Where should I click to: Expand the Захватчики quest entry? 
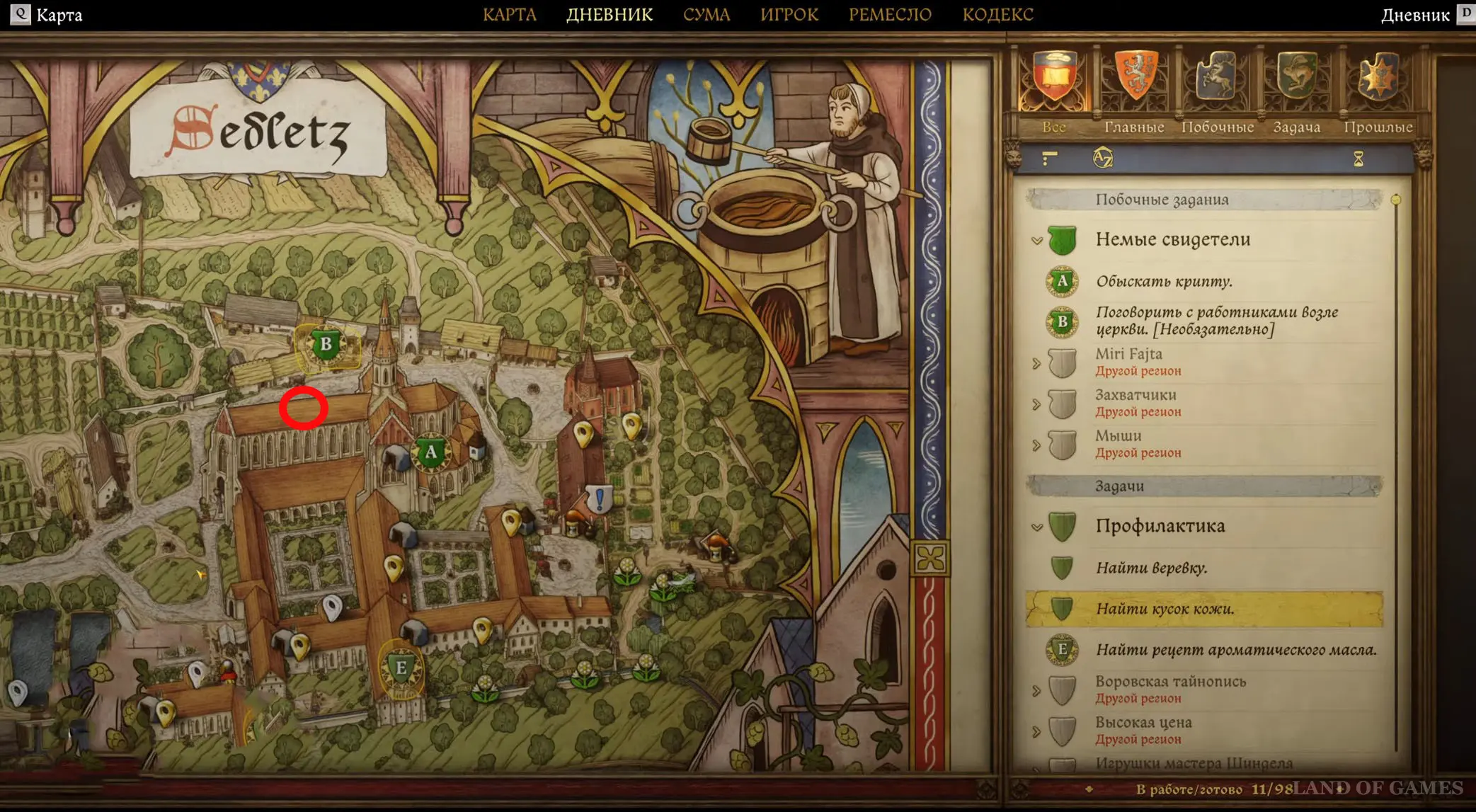click(x=1037, y=404)
